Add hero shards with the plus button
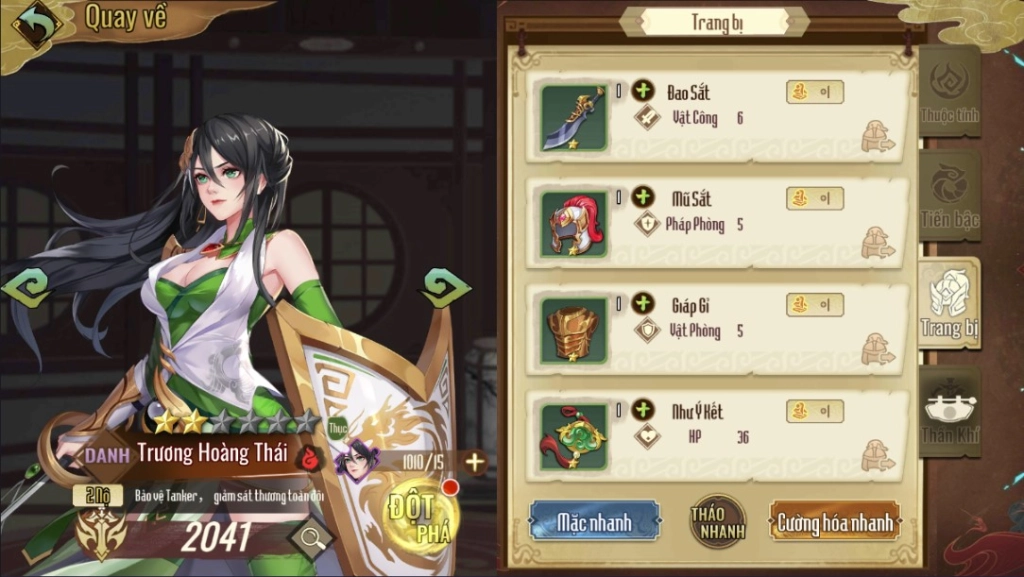1024x577 pixels. click(x=475, y=461)
